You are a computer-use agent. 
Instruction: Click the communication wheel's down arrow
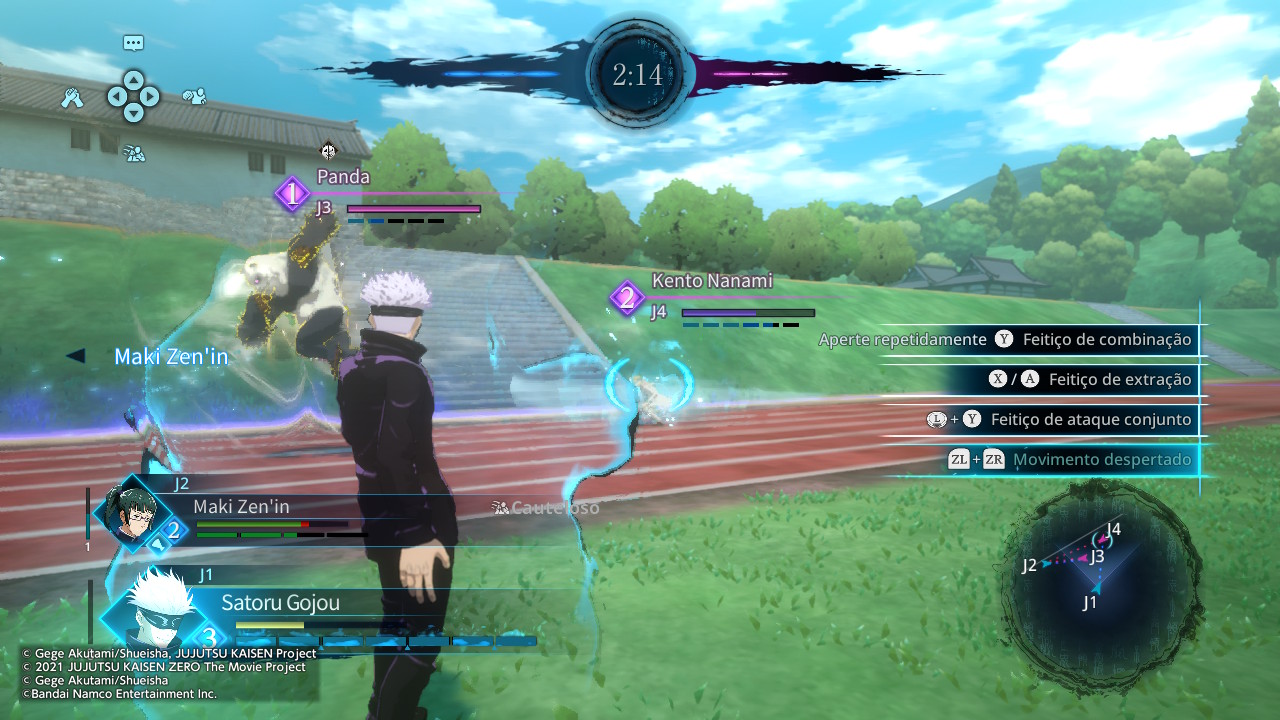click(x=133, y=114)
